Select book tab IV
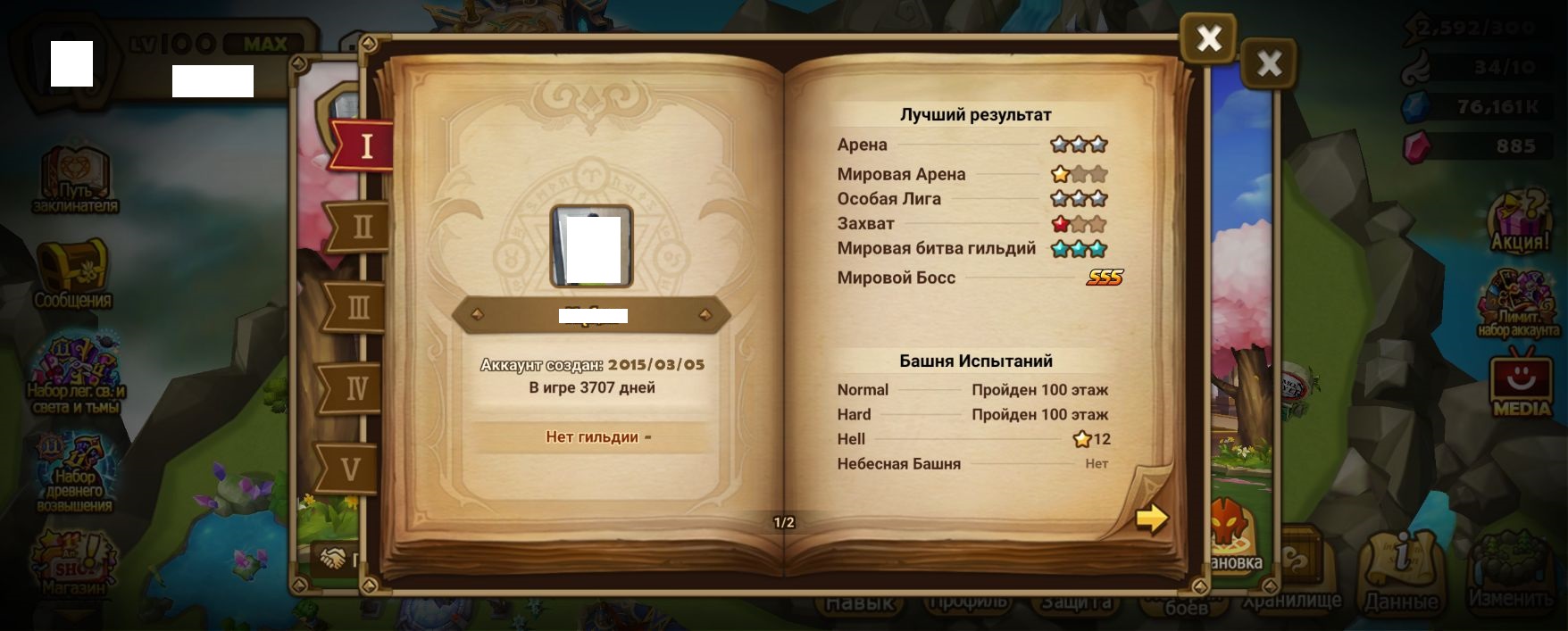Image resolution: width=1568 pixels, height=631 pixels. click(355, 388)
